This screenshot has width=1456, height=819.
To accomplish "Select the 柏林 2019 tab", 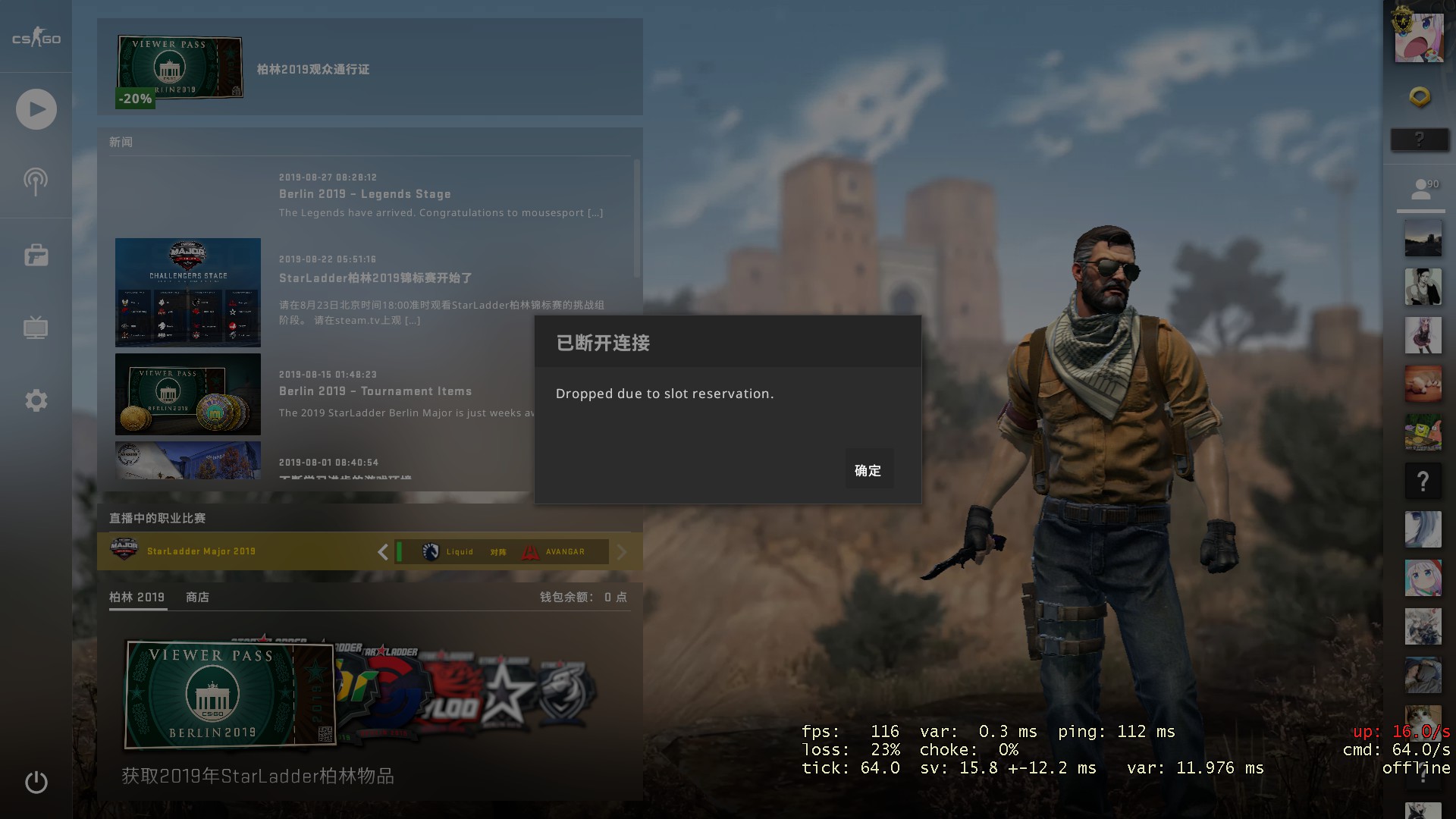I will [x=136, y=597].
